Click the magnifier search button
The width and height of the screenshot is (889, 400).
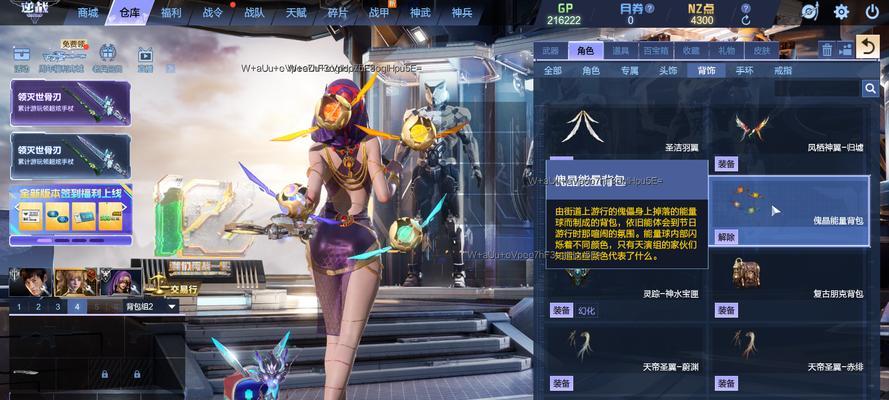pyautogui.click(x=870, y=89)
